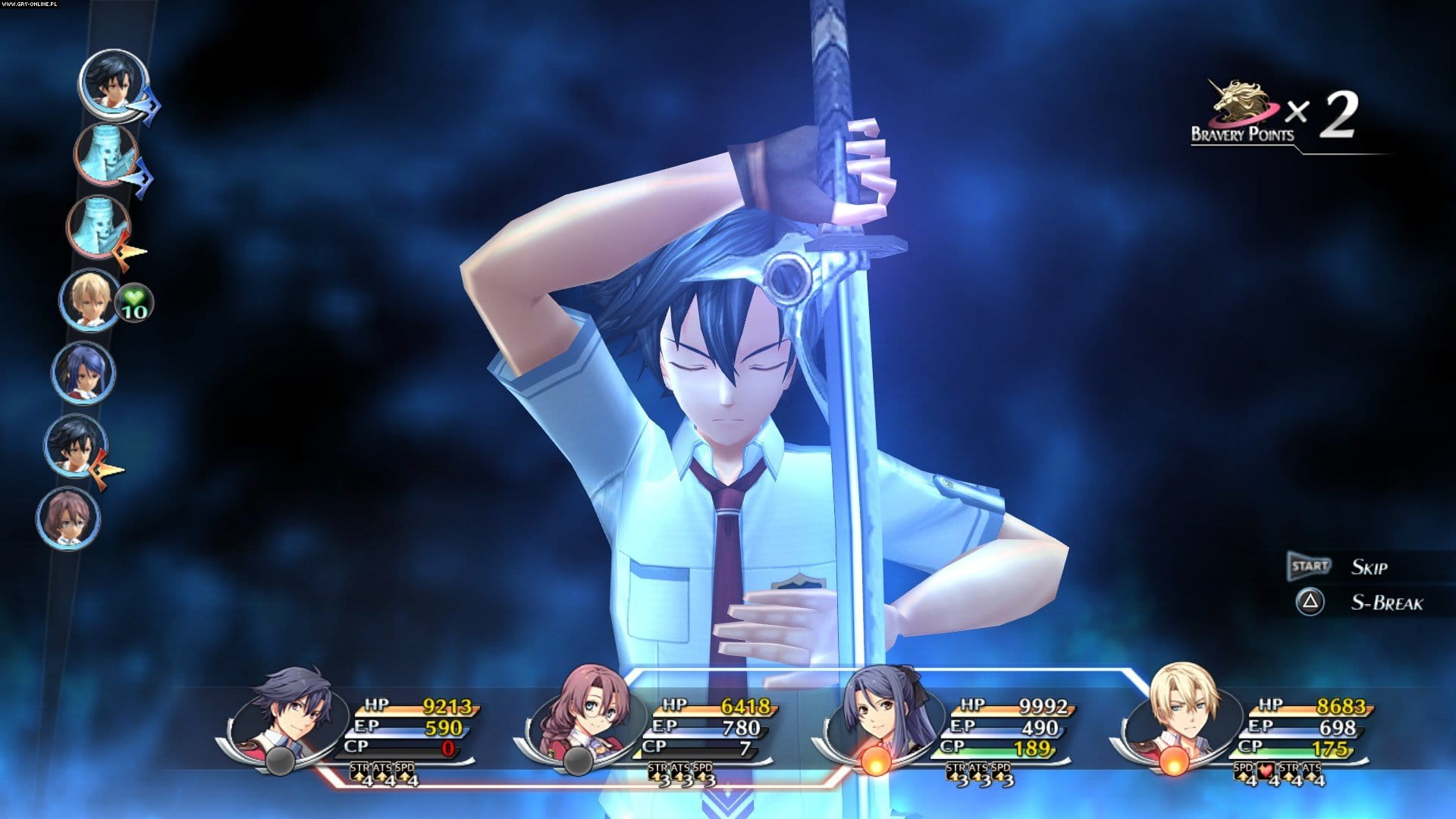
Task: Trigger the S-Break option
Action: point(1310,603)
